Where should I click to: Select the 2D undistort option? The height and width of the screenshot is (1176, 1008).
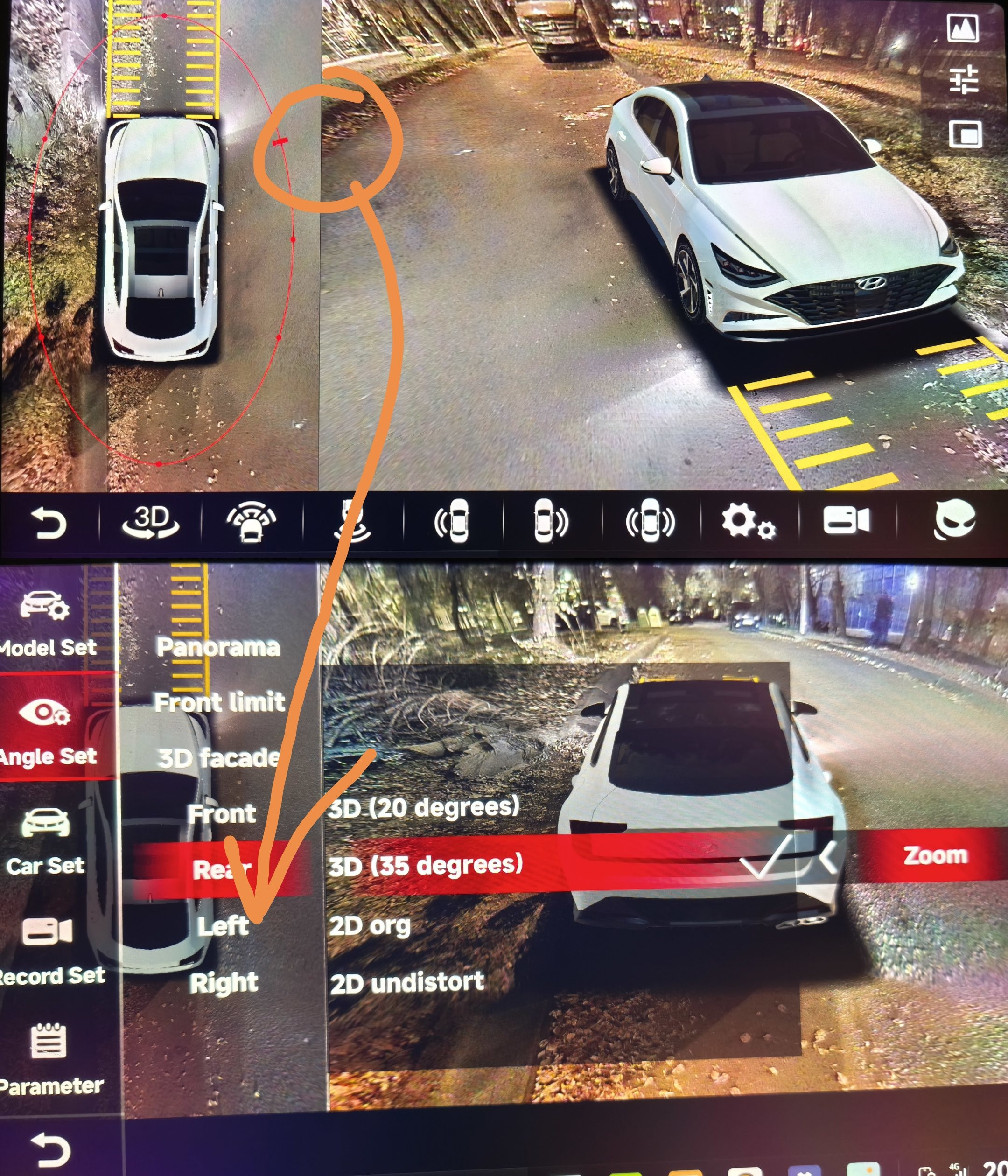pyautogui.click(x=407, y=982)
